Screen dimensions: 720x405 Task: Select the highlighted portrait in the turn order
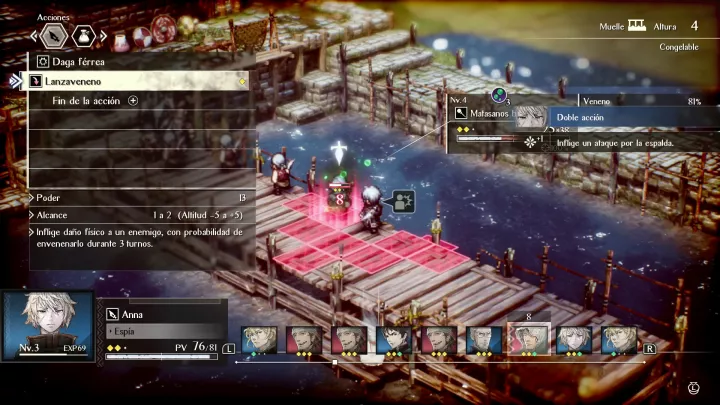tap(528, 340)
